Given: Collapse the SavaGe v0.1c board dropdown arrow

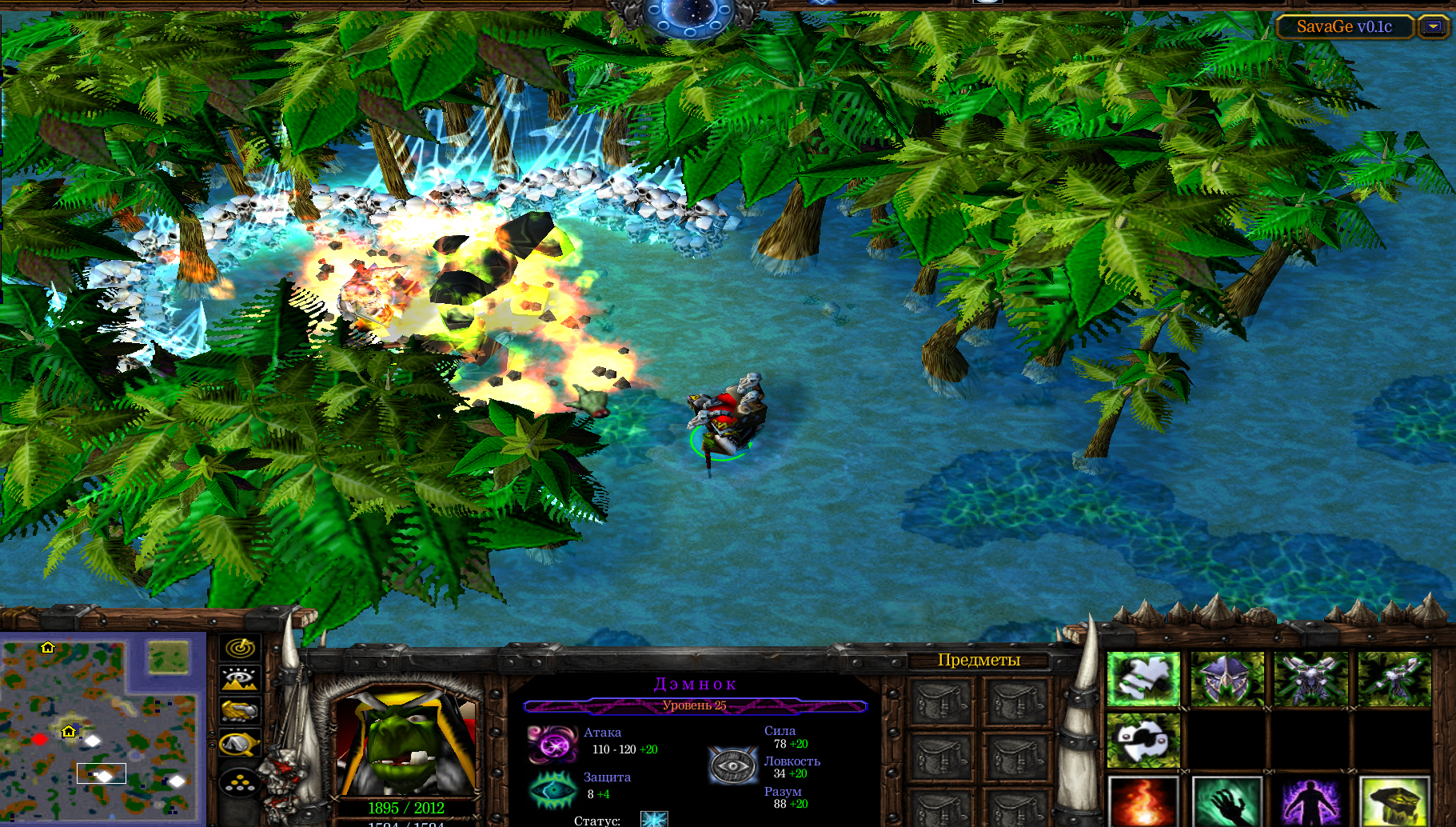Looking at the screenshot, I should click(1434, 26).
